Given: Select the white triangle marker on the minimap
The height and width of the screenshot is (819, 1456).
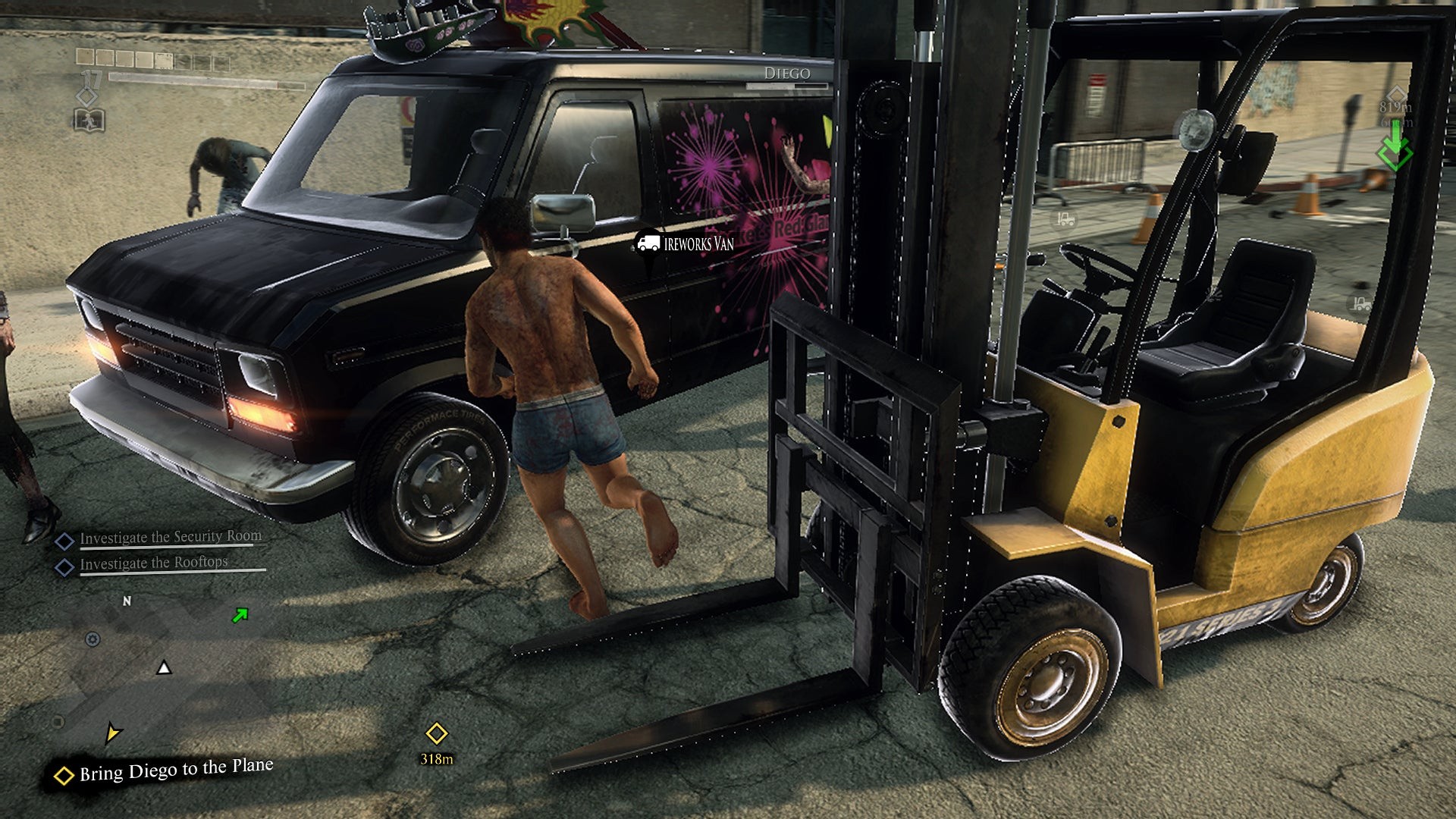Looking at the screenshot, I should pos(164,668).
